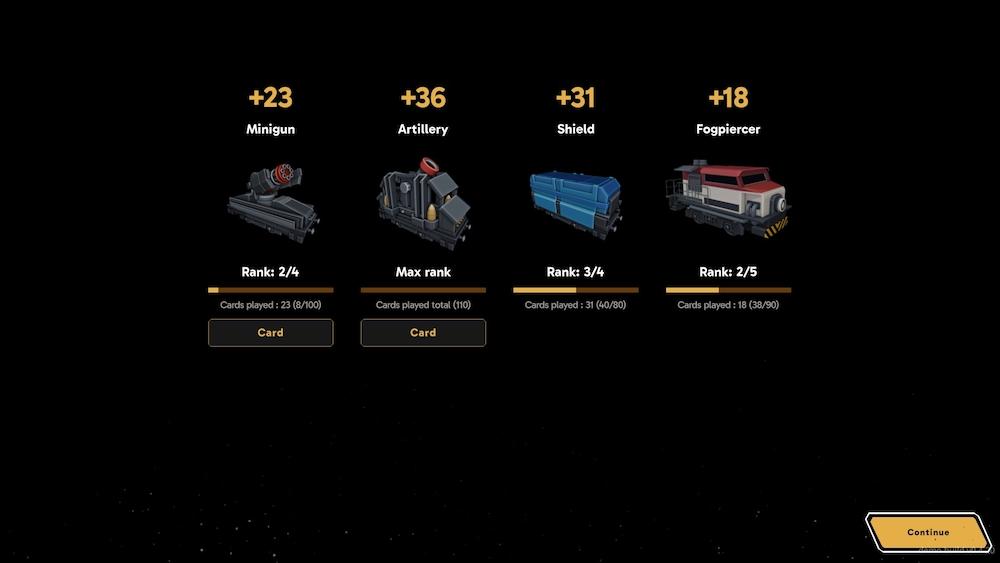This screenshot has width=1000, height=563.
Task: Open the Card button under Minigun
Action: pos(270,333)
